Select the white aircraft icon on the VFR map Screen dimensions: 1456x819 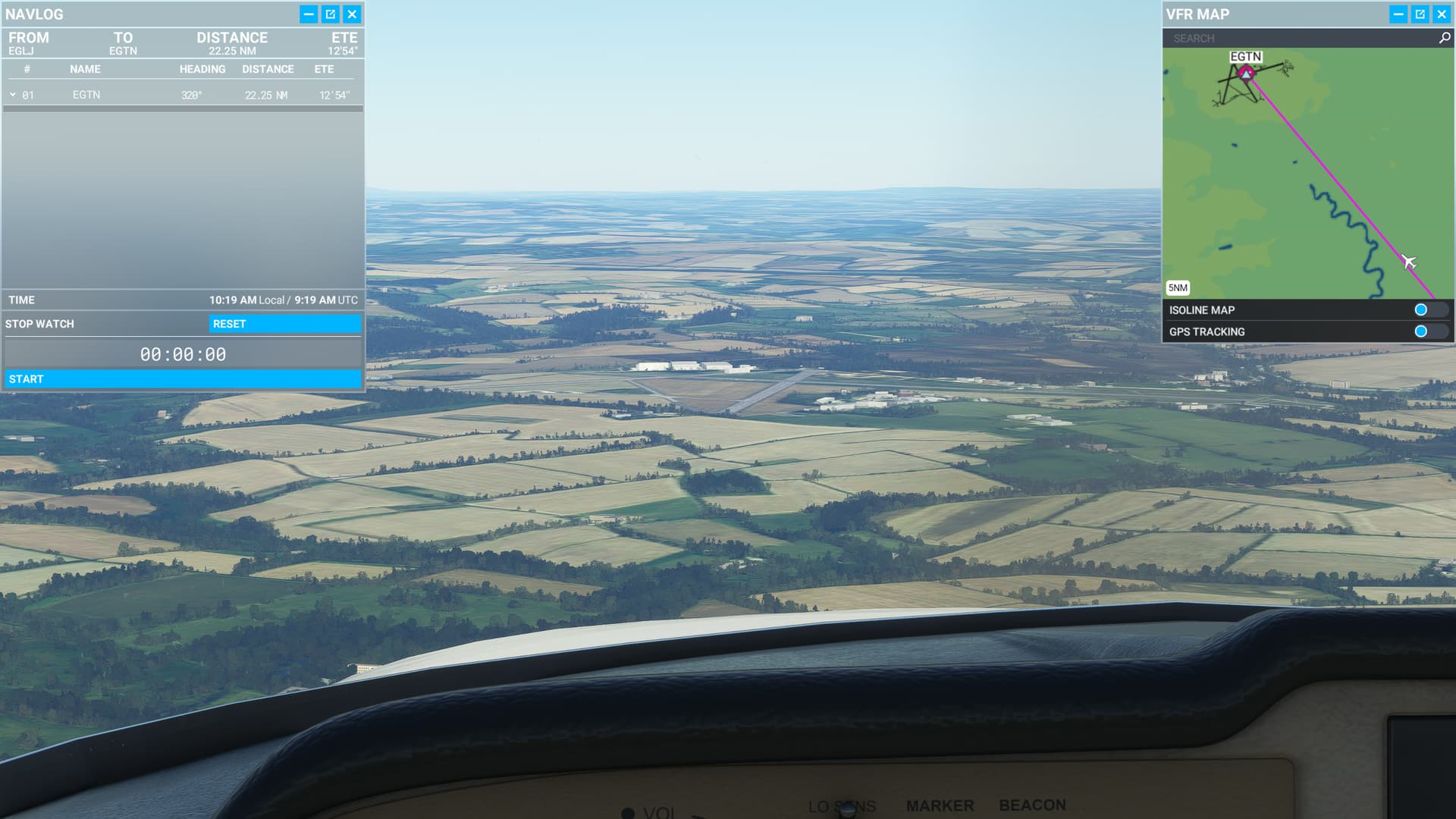(1408, 261)
